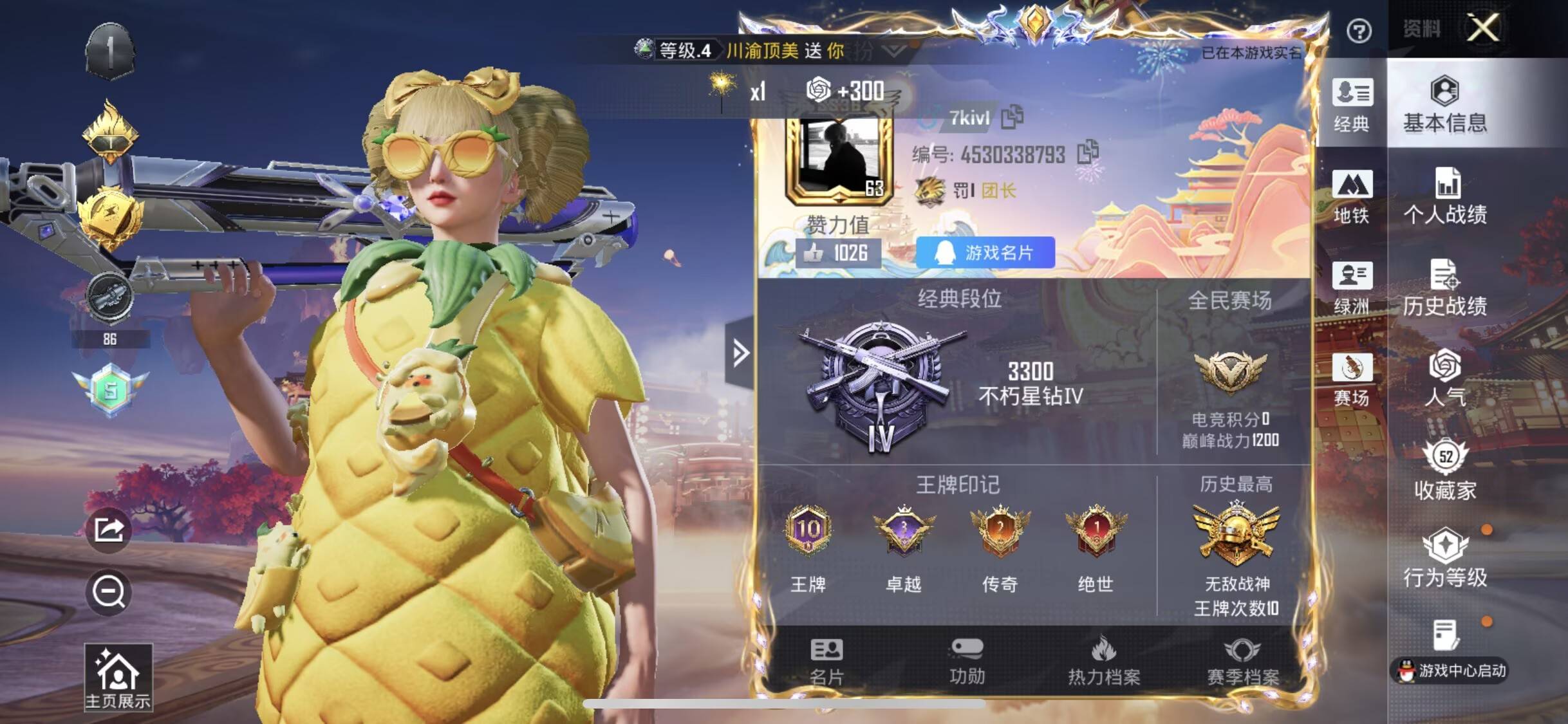
Task: Open the 收藏家 collector page
Action: (1445, 470)
